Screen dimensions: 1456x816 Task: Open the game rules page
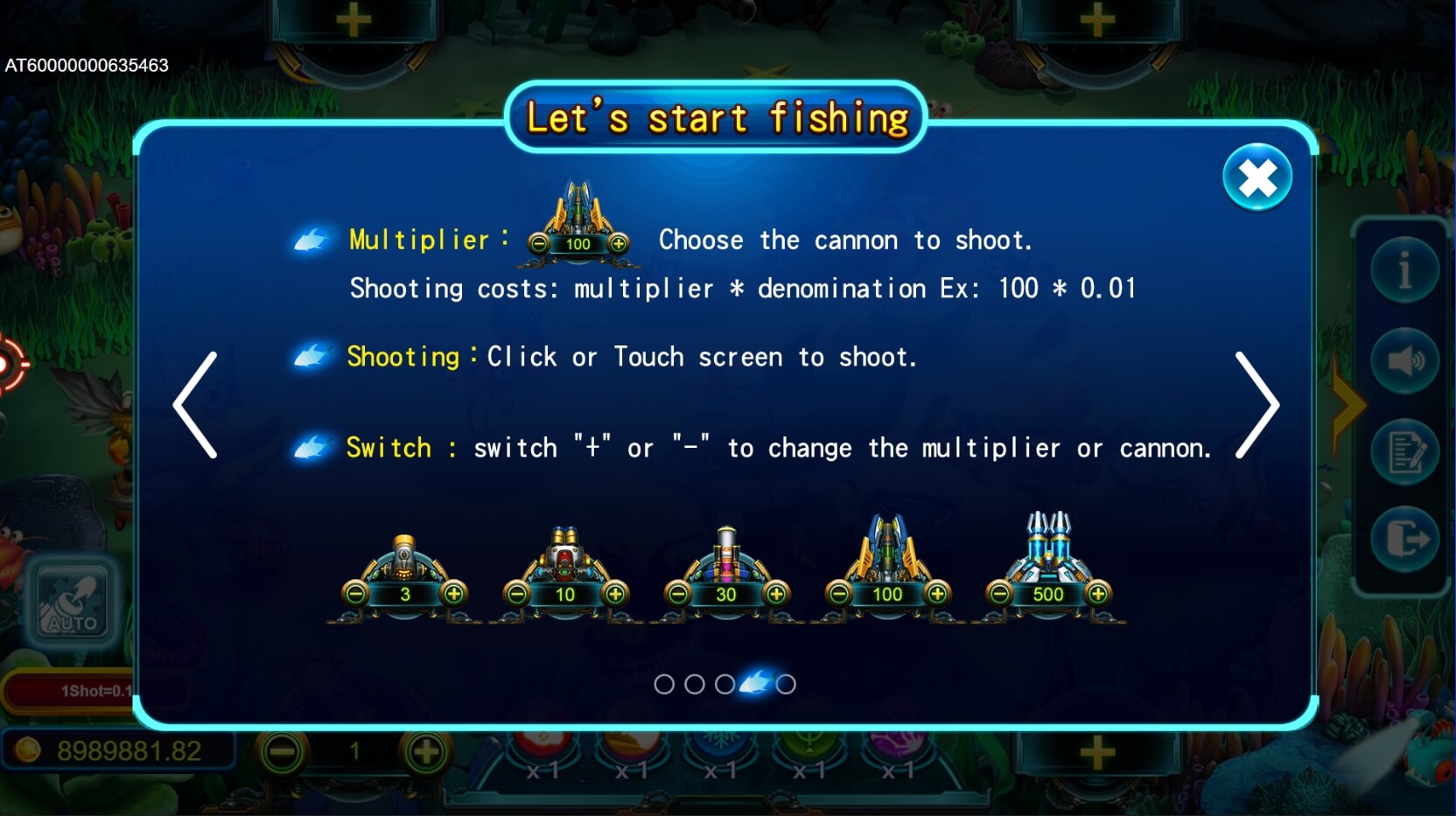[x=1405, y=451]
